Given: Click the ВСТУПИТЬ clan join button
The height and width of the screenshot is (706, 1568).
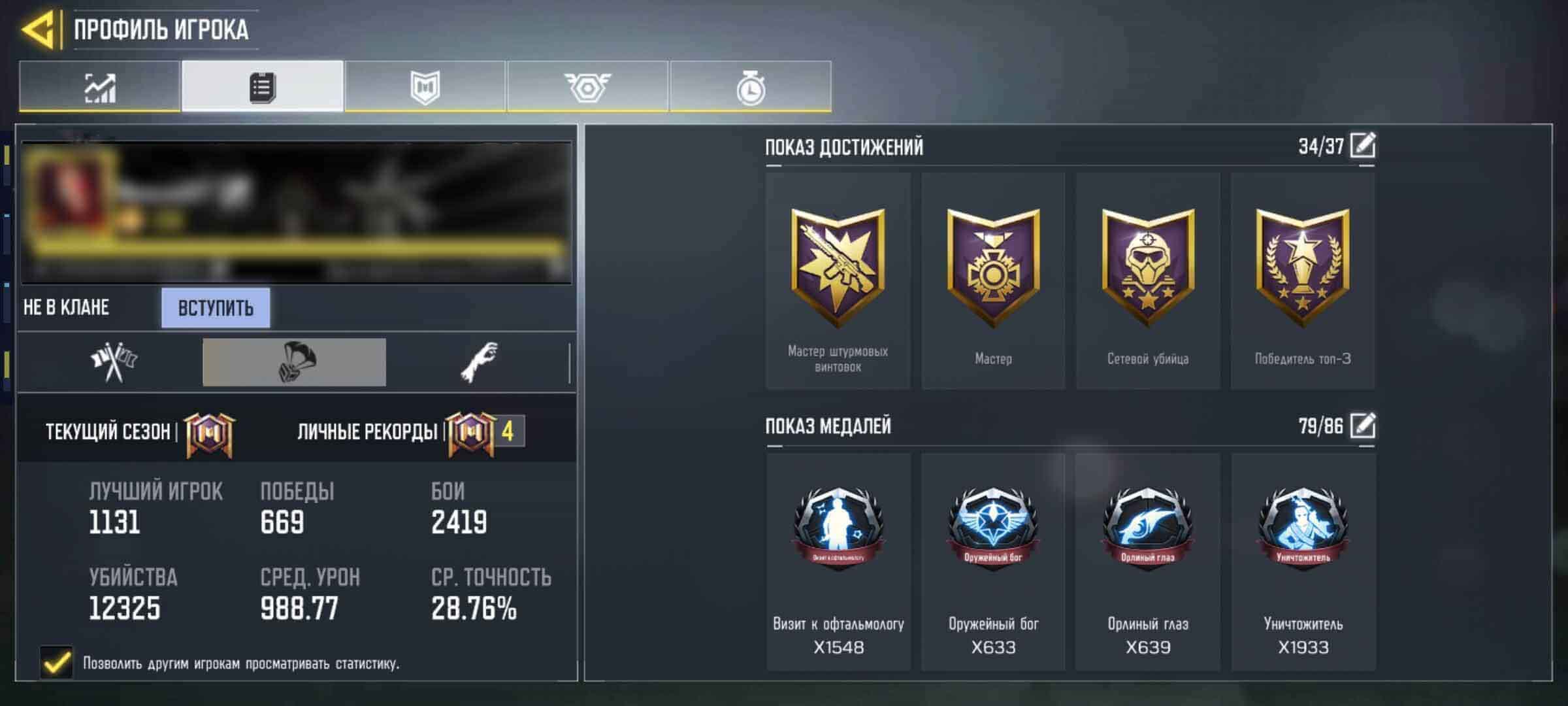Looking at the screenshot, I should tap(216, 308).
